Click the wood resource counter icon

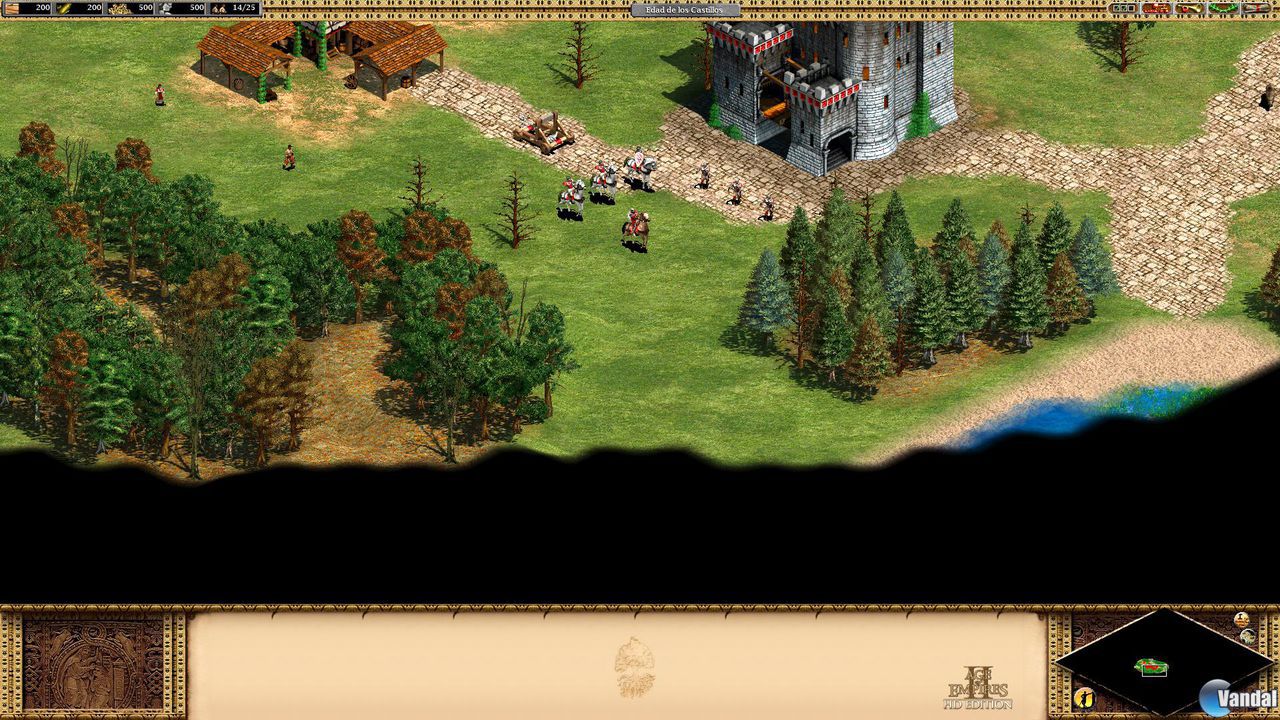coord(10,8)
